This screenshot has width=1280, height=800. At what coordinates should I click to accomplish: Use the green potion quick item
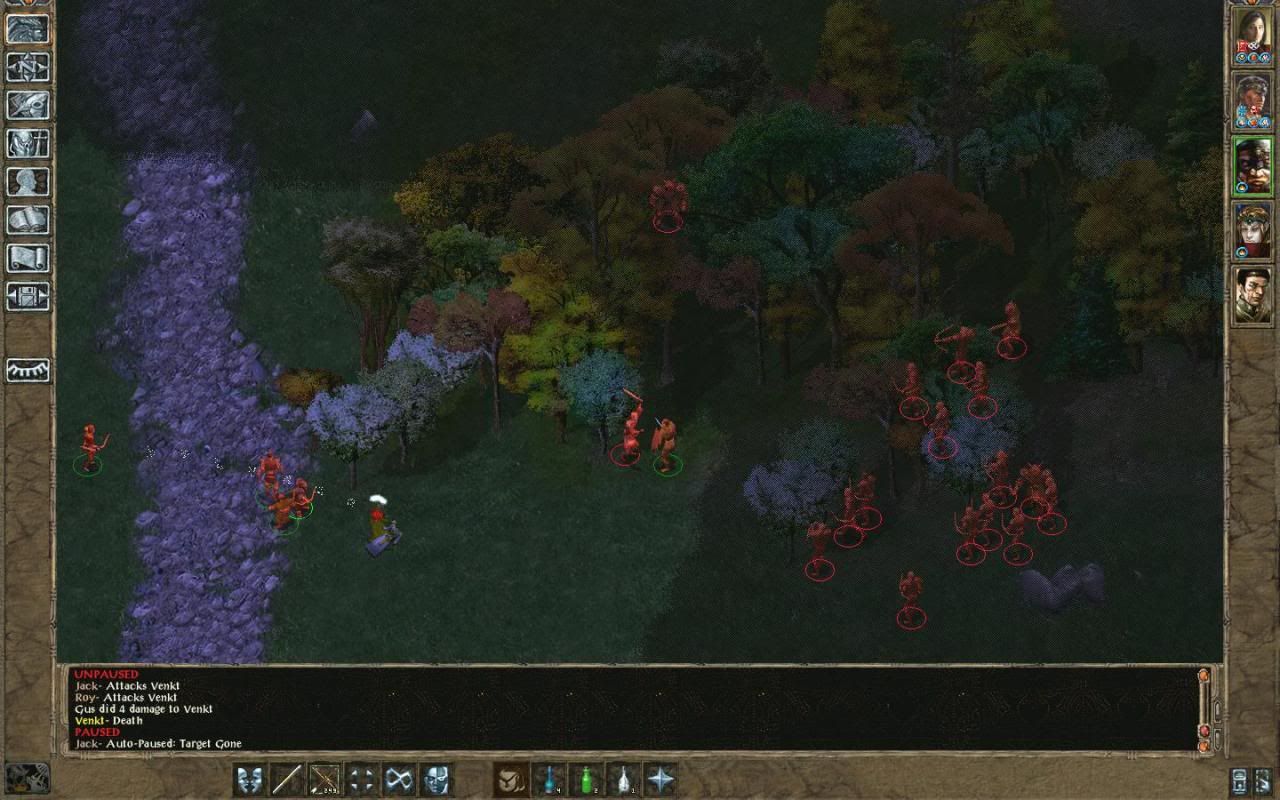586,779
